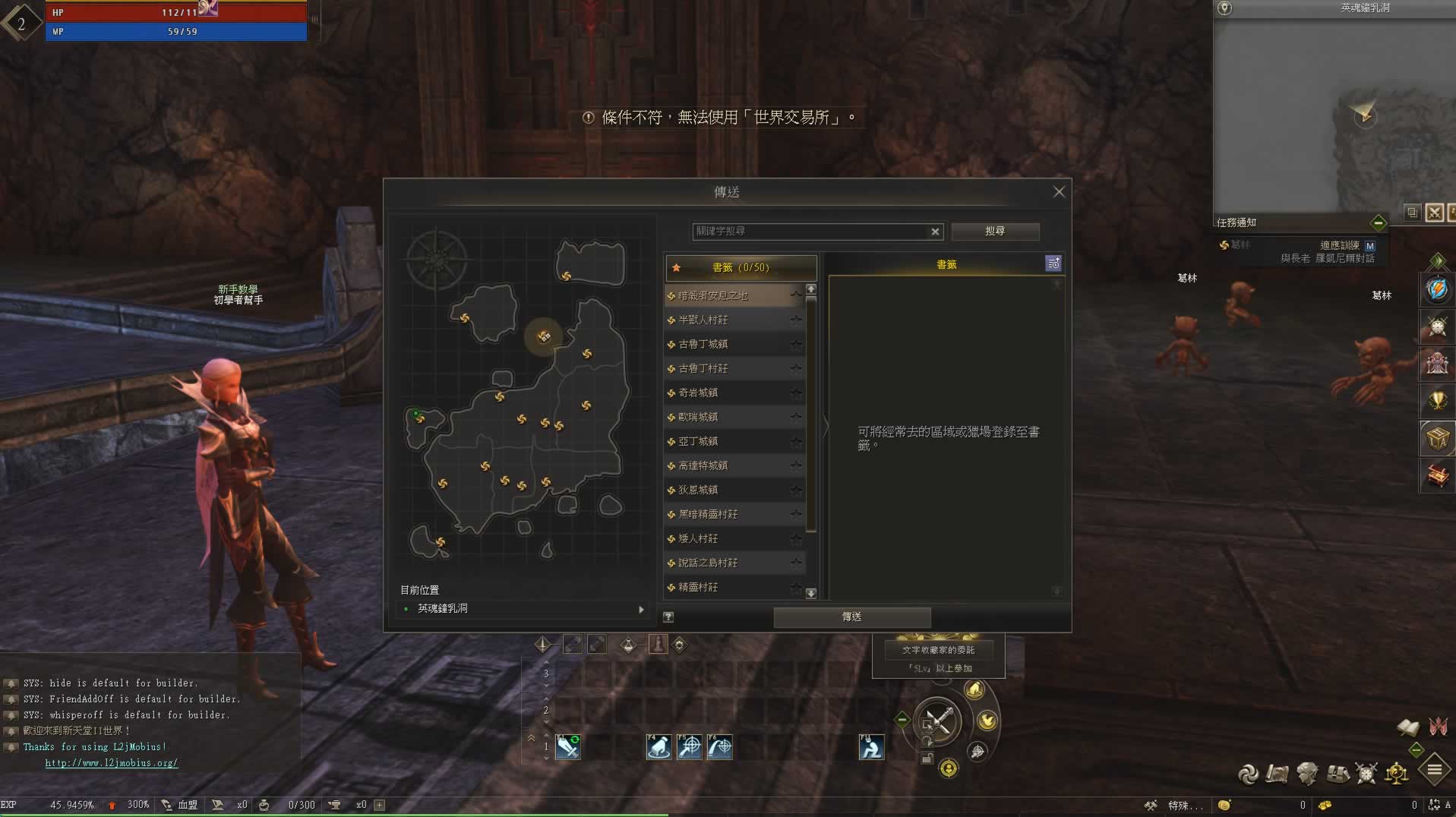Click the highlighted teleport marker on the map
Image resolution: width=1456 pixels, height=817 pixels.
544,336
